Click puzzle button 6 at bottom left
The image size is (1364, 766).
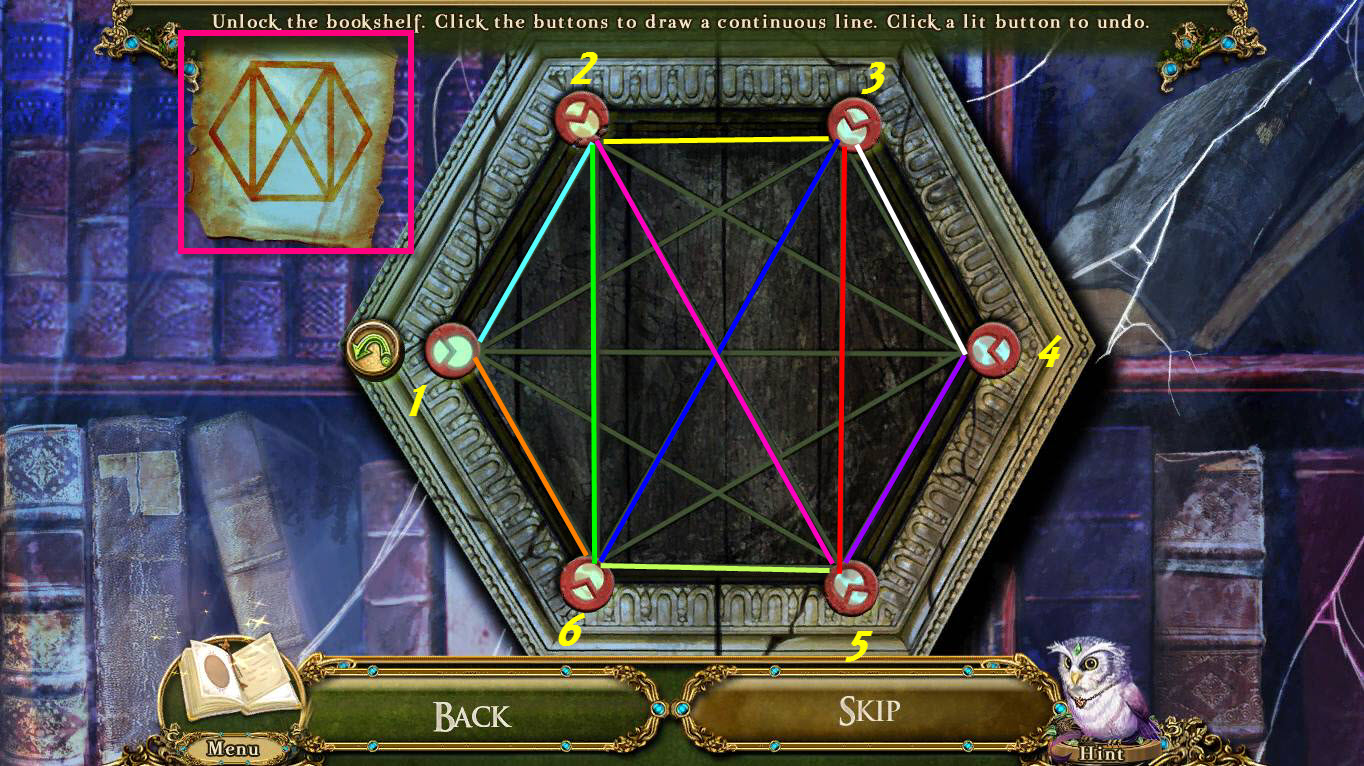[x=585, y=585]
